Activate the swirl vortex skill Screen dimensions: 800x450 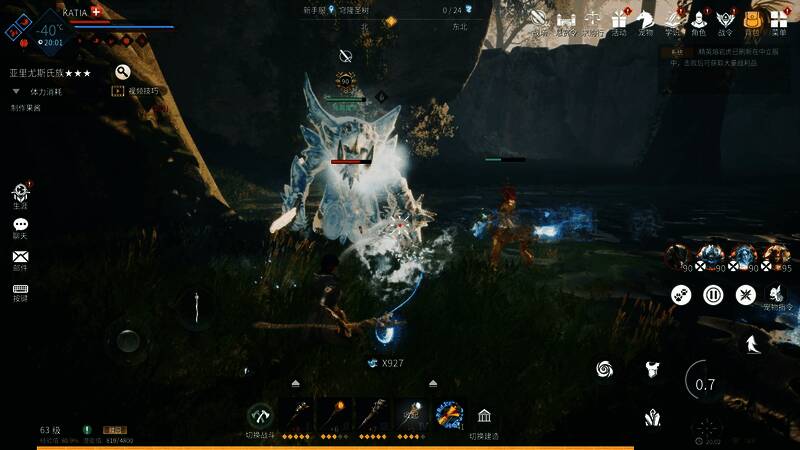604,369
